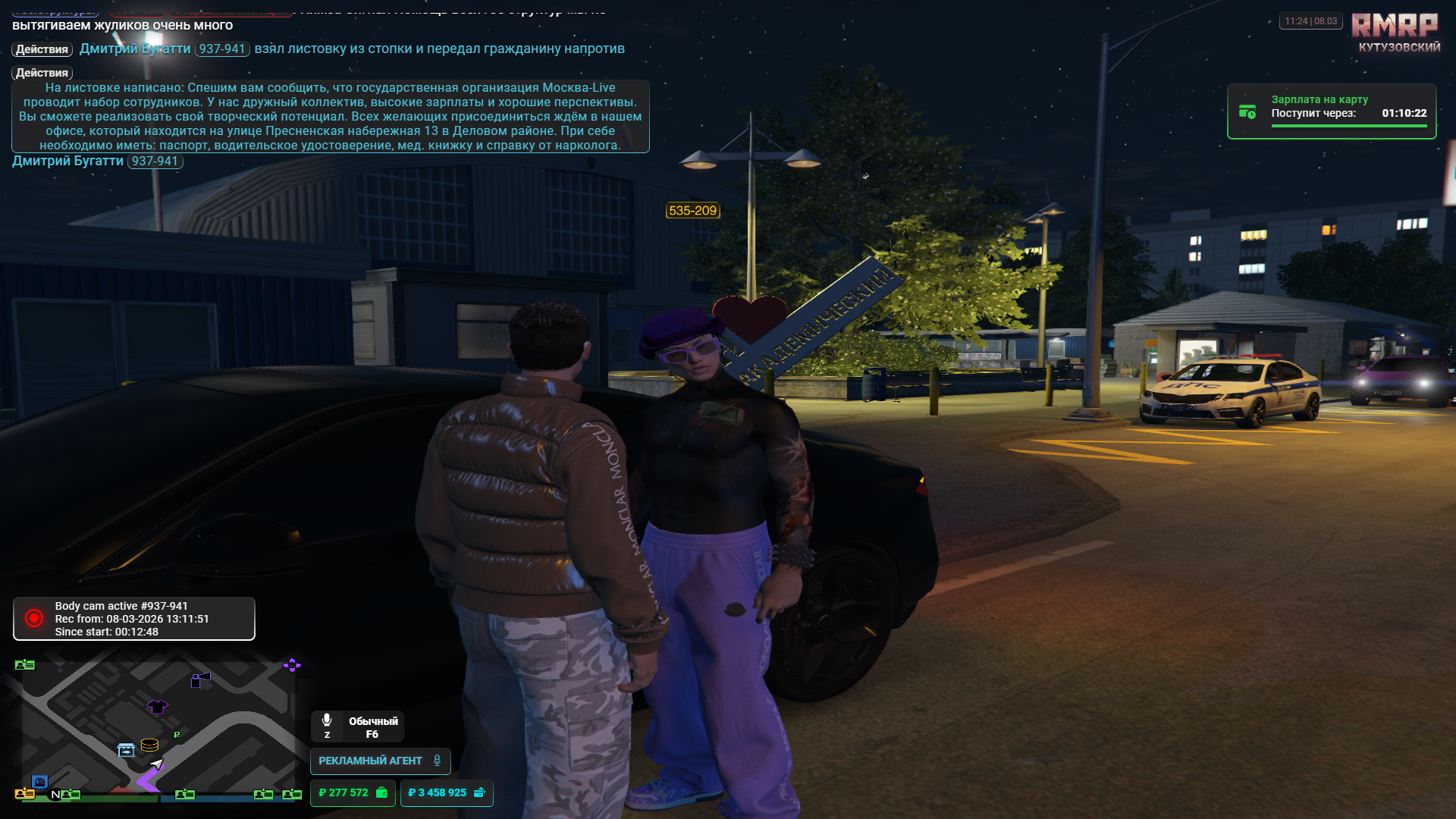Select the blue computer marker on minimap
The width and height of the screenshot is (1456, 819).
(x=40, y=781)
